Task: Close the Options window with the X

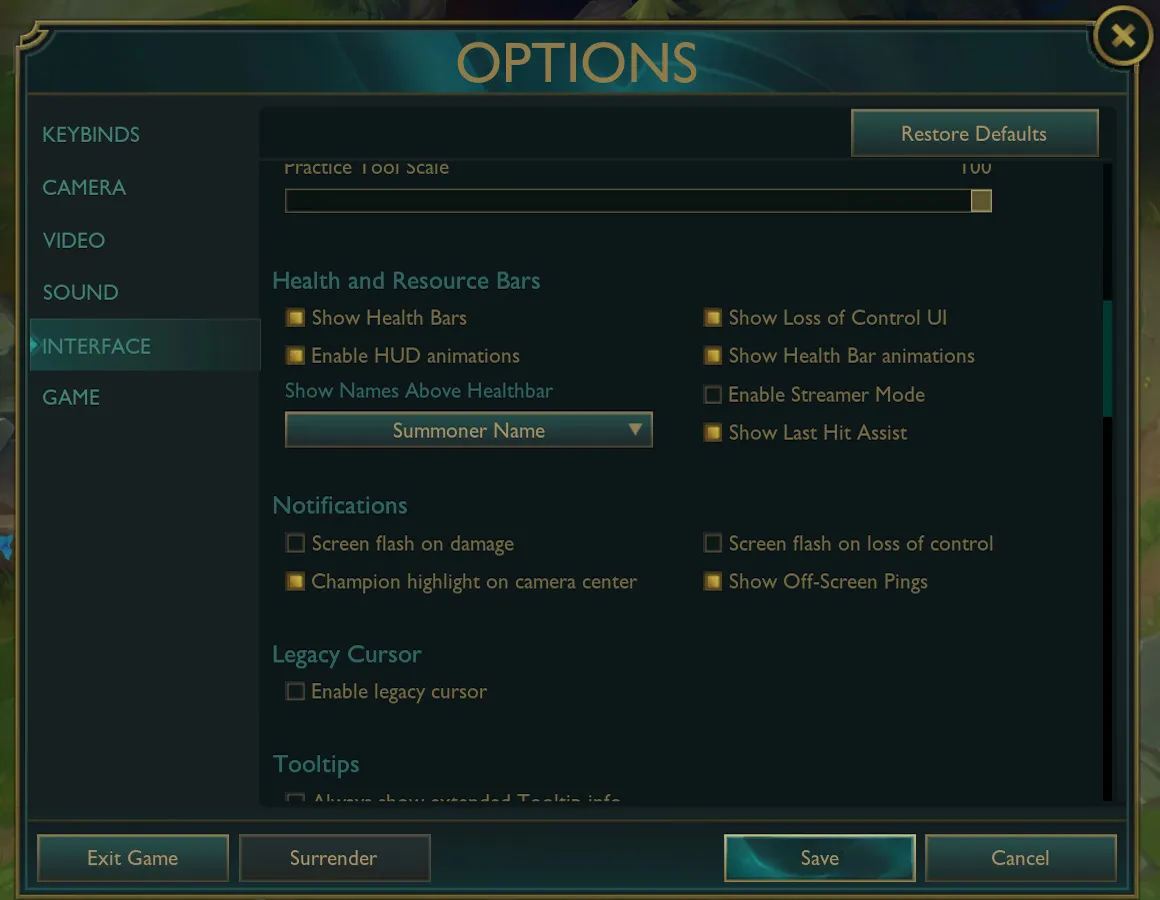Action: pyautogui.click(x=1122, y=37)
